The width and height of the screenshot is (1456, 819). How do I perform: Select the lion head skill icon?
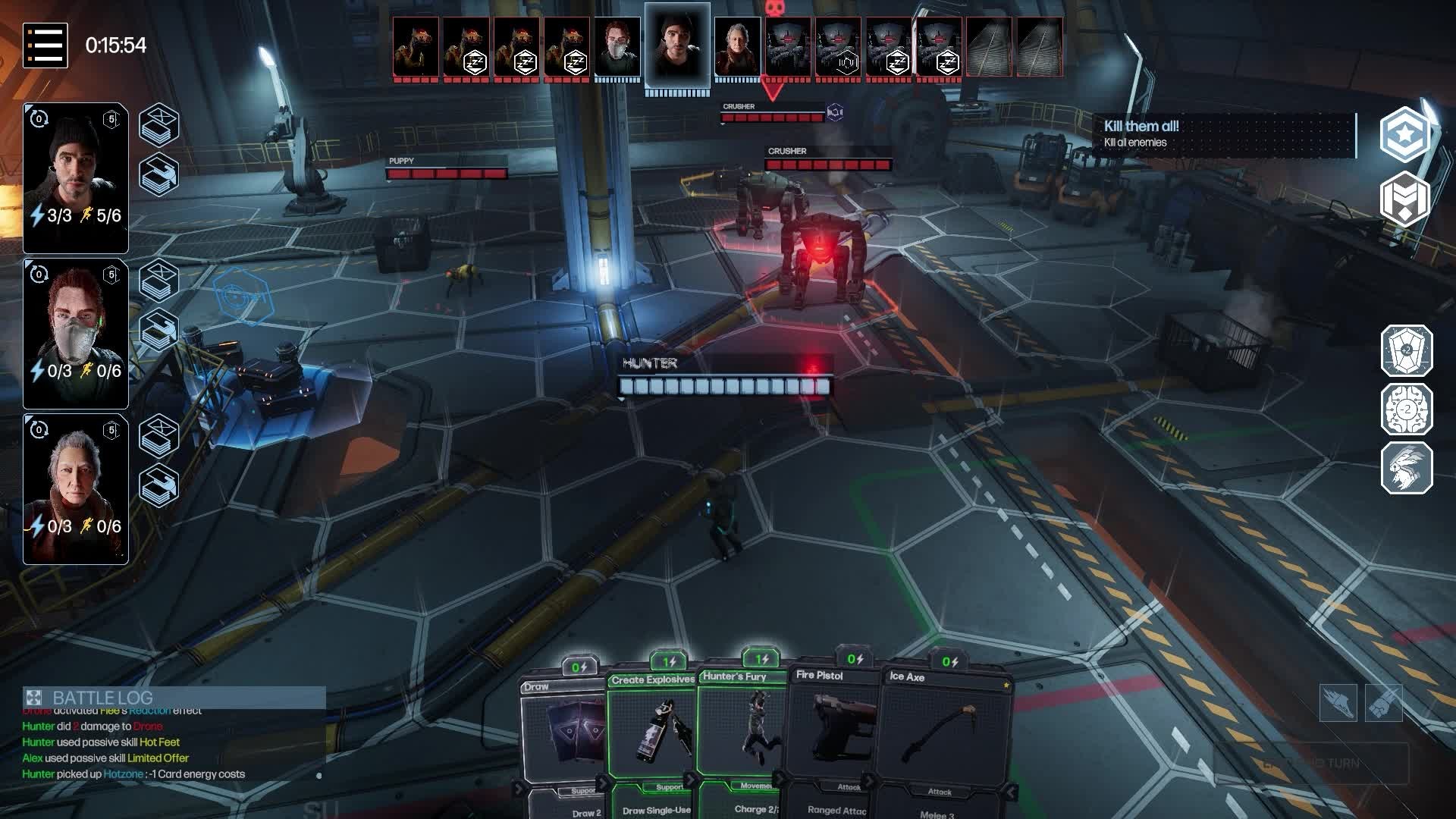[x=1407, y=468]
